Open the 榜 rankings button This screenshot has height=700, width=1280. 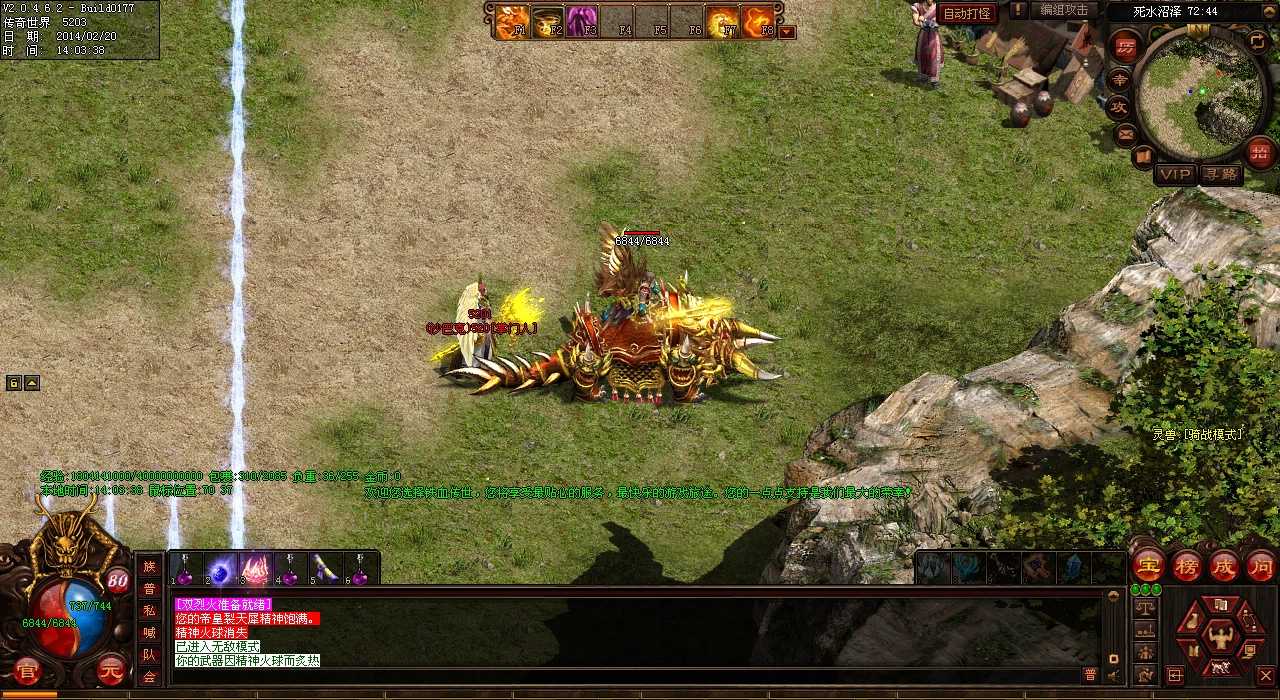(1186, 566)
